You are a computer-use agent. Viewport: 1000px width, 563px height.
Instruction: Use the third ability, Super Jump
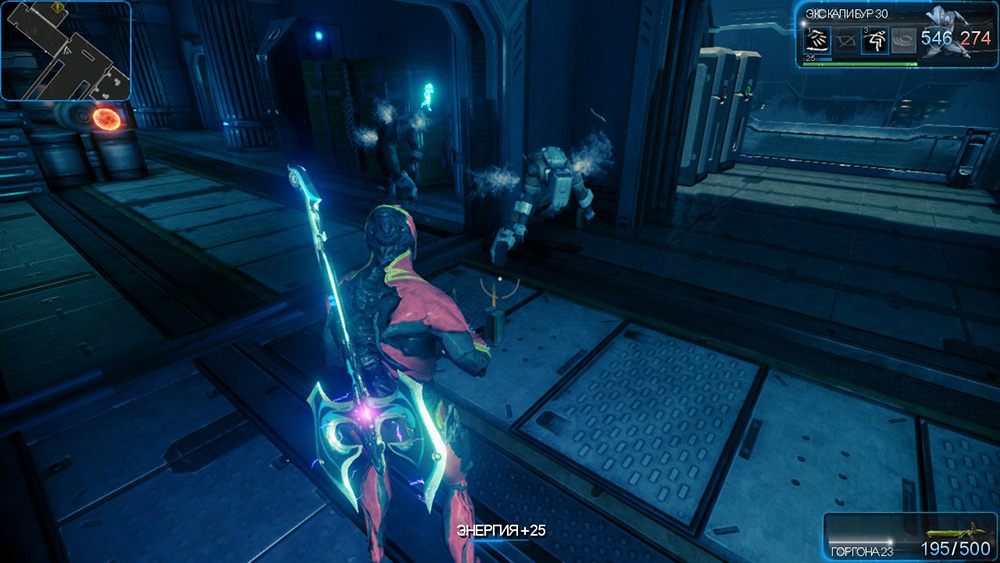876,40
